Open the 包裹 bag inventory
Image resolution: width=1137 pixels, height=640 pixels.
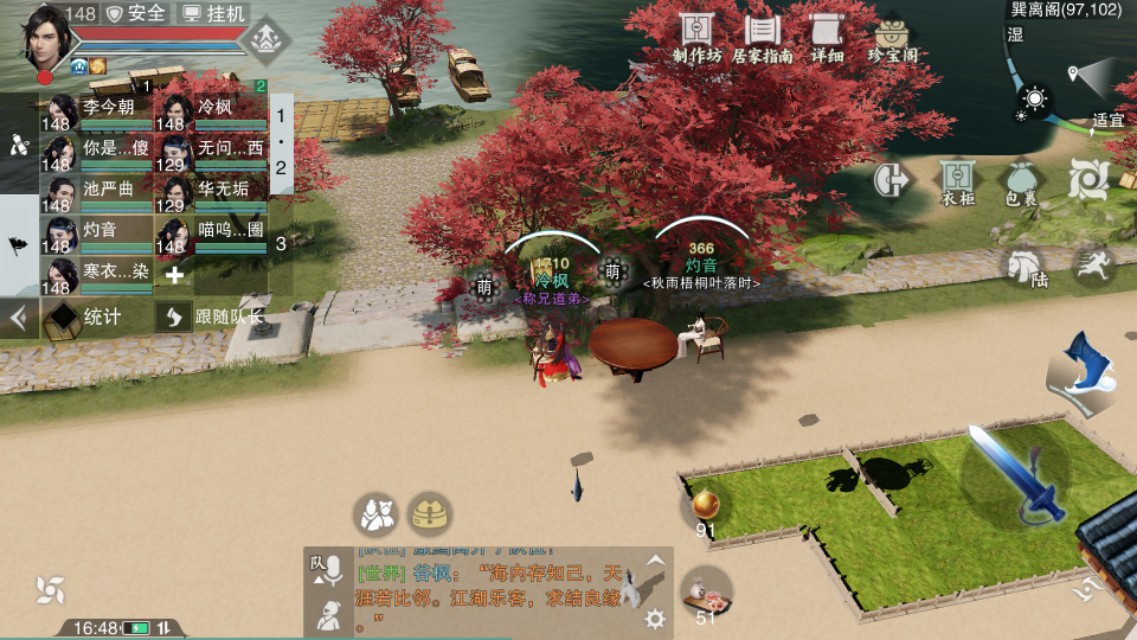coord(1019,182)
